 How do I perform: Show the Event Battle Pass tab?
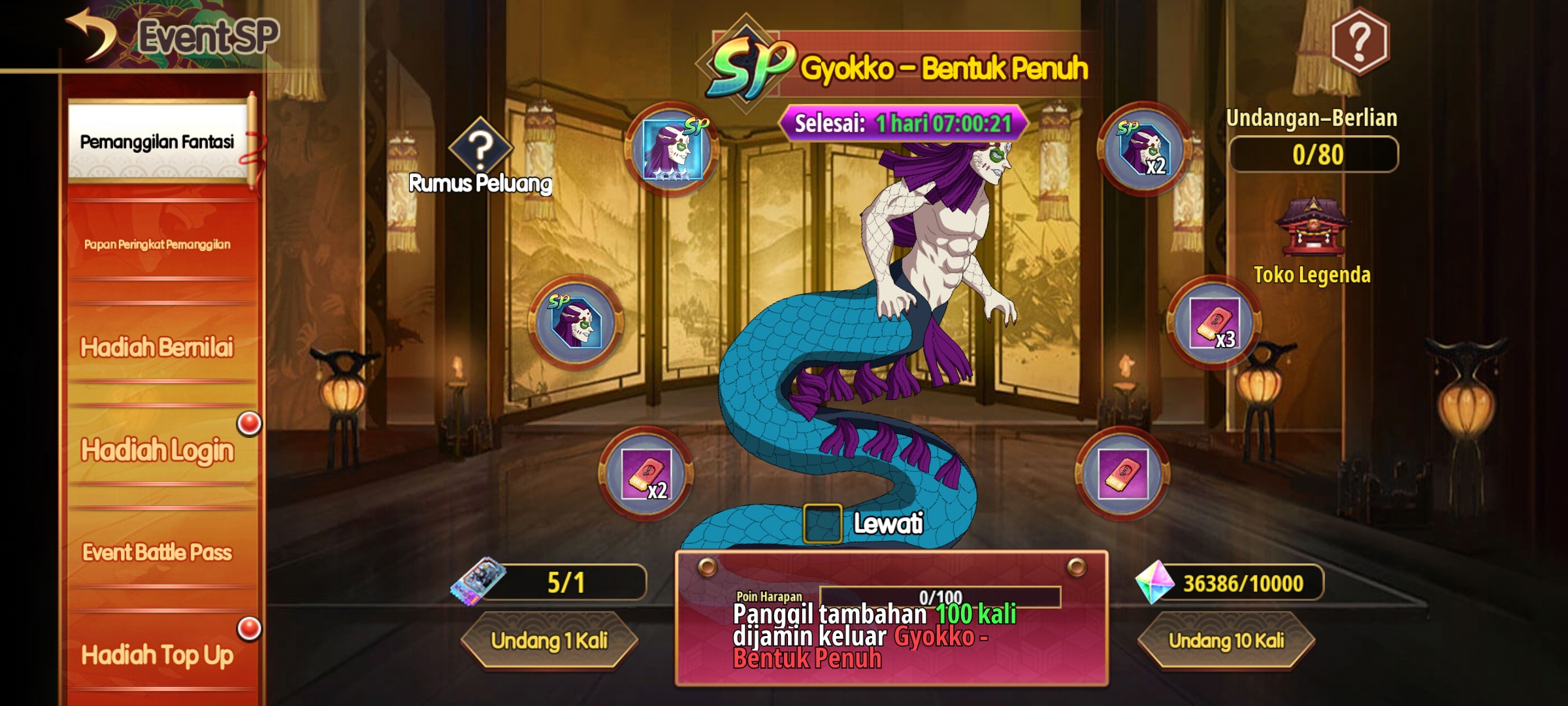click(x=157, y=552)
